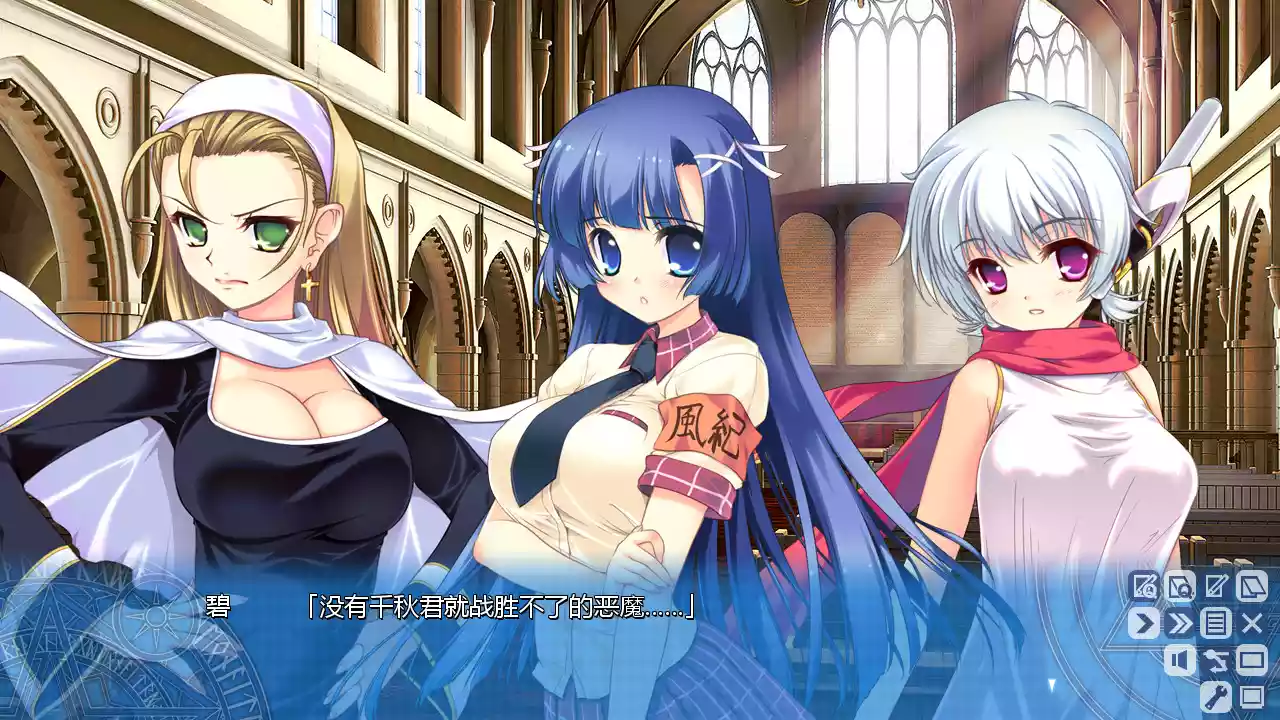
Task: Activate skip mode with the double arrow
Action: [1180, 623]
